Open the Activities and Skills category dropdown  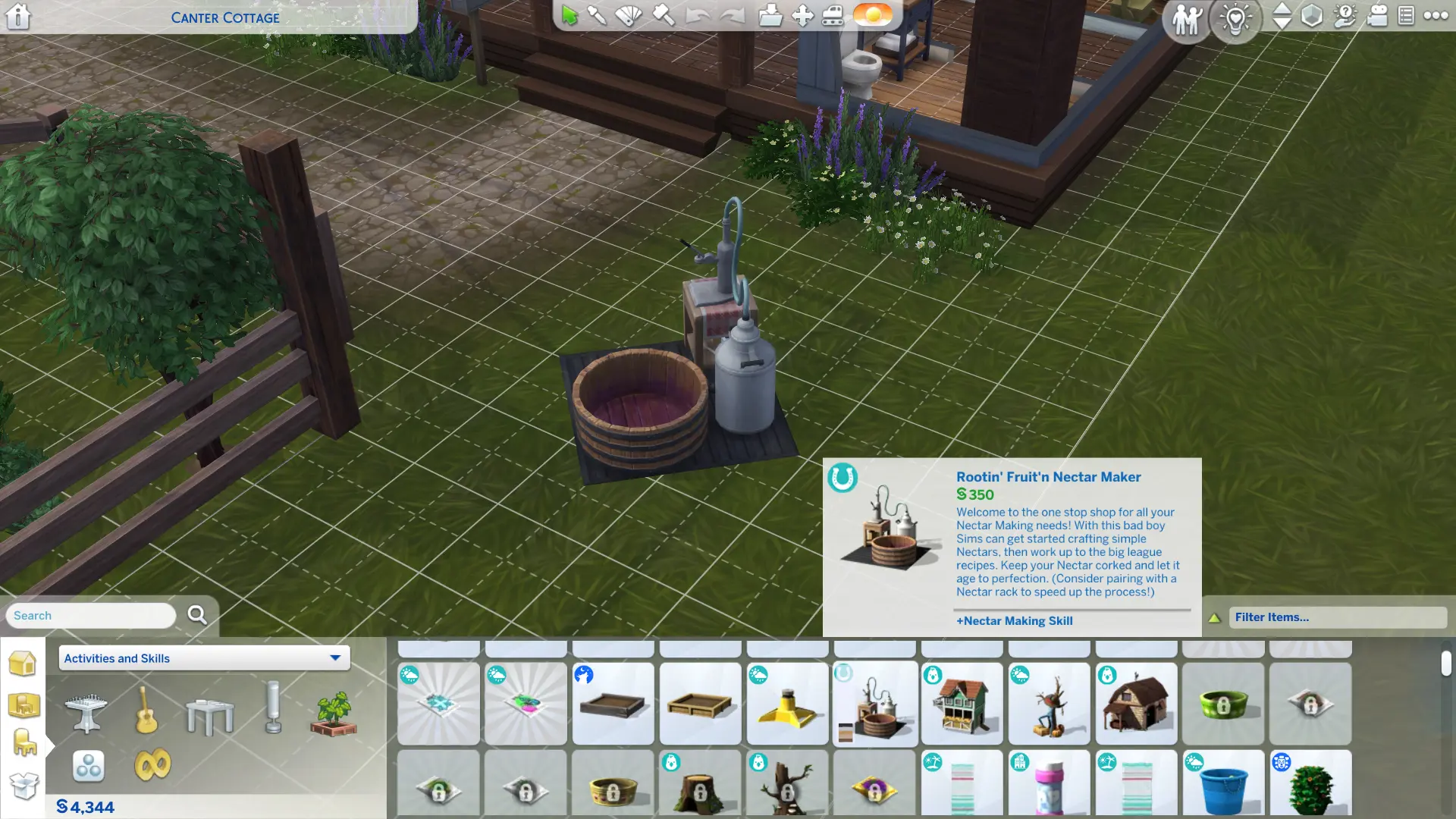pyautogui.click(x=203, y=658)
